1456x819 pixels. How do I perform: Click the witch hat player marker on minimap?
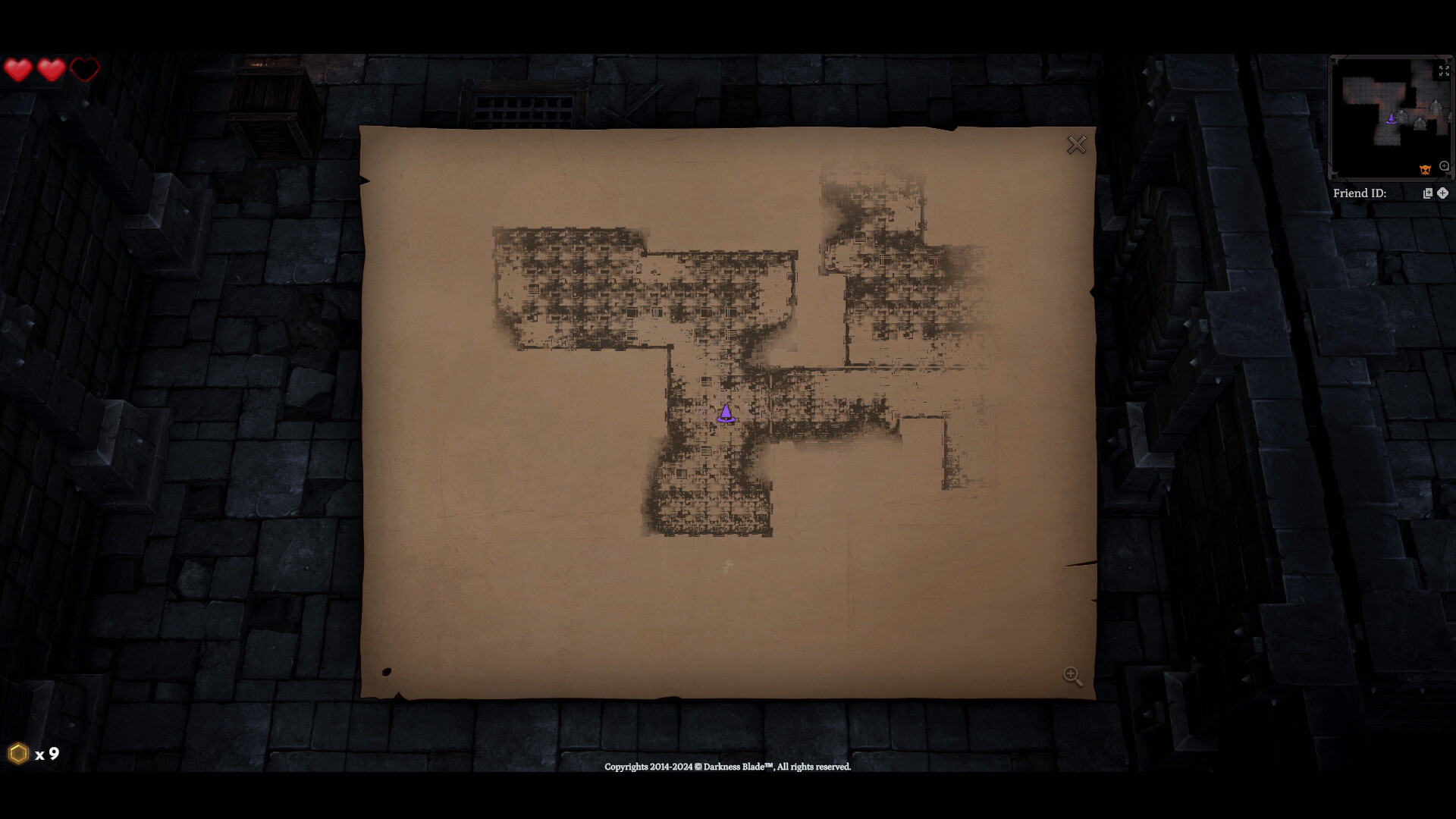pos(1392,120)
